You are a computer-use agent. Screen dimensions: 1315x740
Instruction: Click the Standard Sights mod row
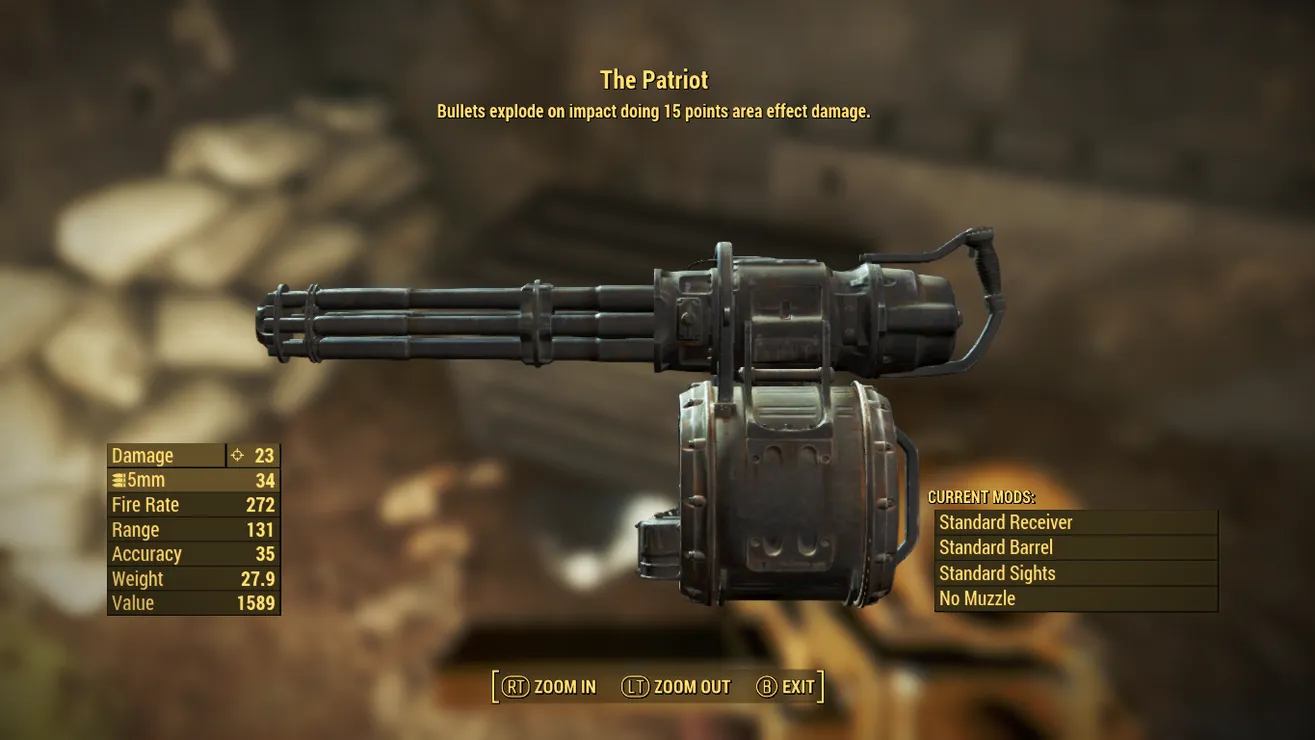pos(1075,573)
